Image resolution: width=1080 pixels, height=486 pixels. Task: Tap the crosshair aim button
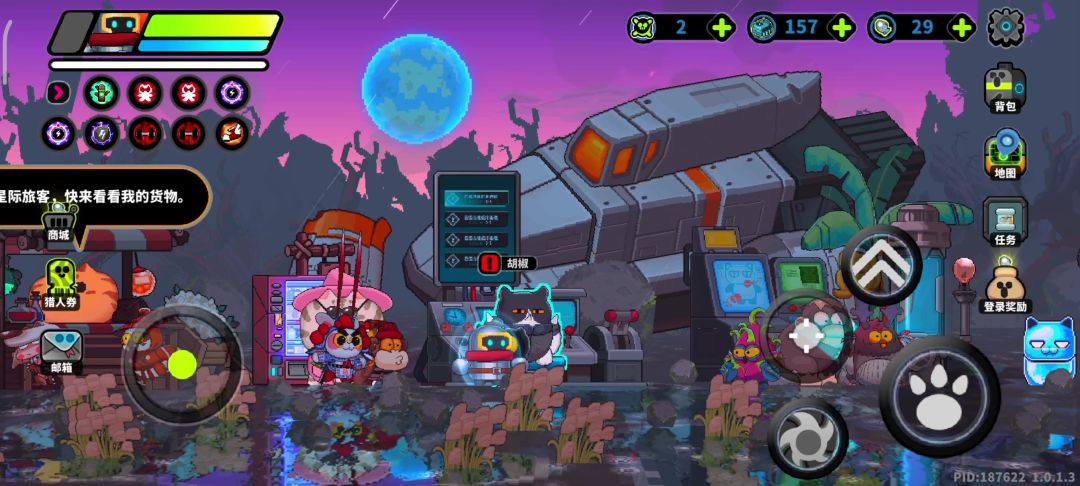[x=806, y=336]
